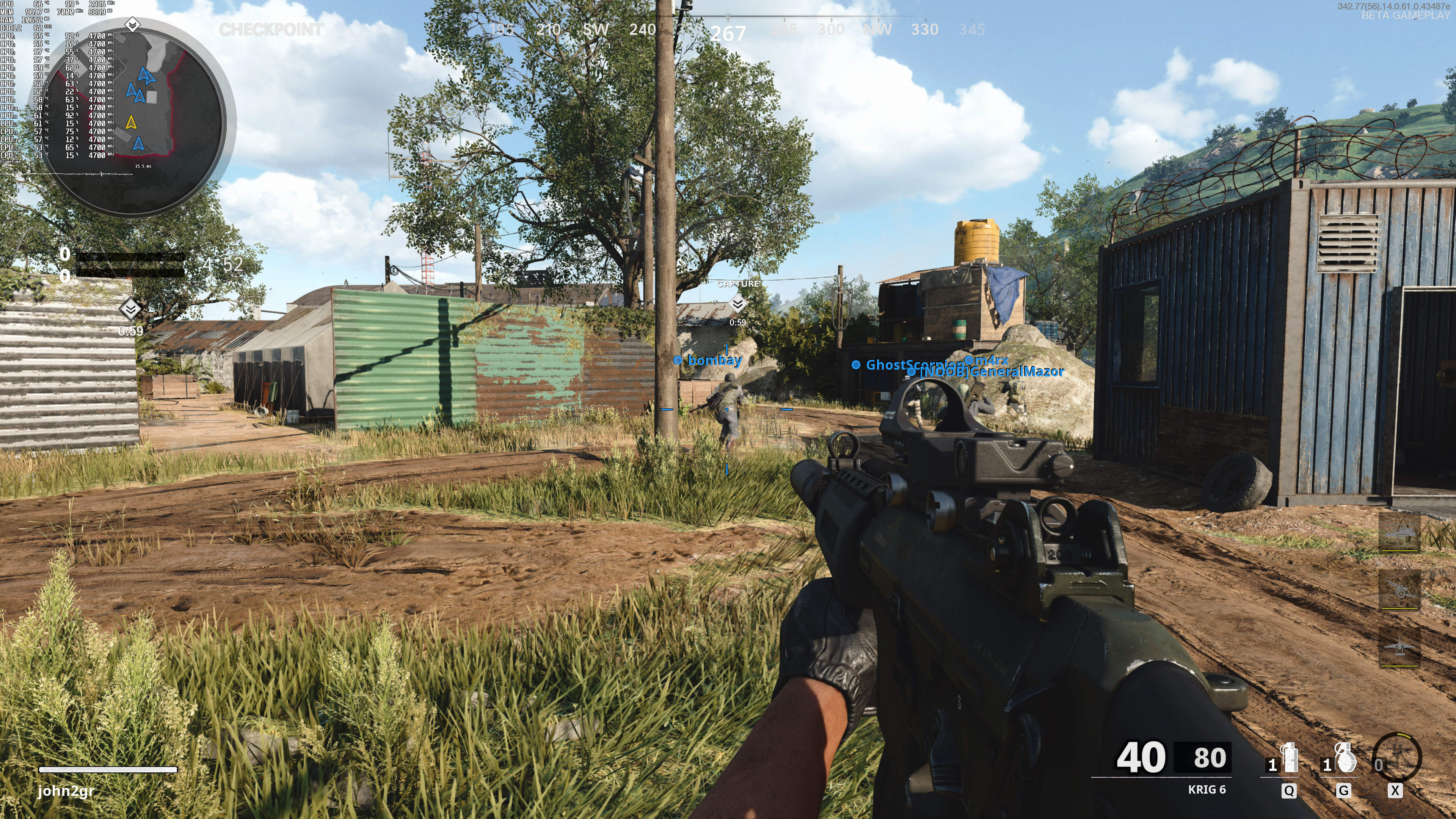Click the CAPTURE objective marker
This screenshot has width=1456, height=819.
[737, 303]
